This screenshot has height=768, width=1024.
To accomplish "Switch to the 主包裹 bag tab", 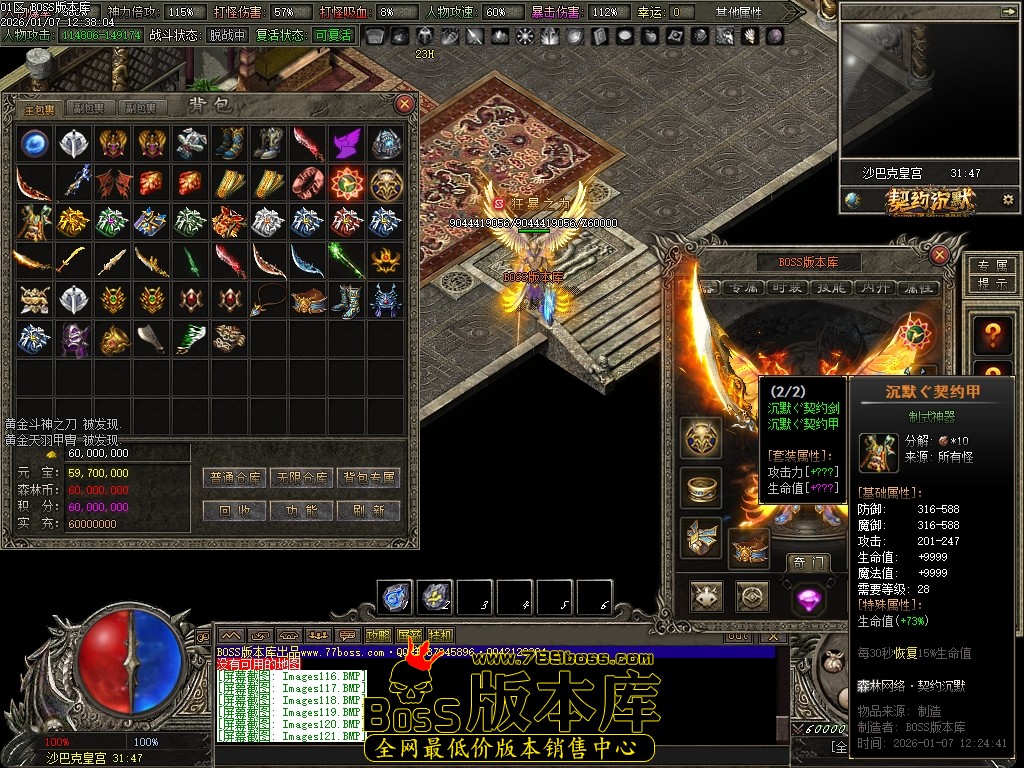I will tap(42, 108).
